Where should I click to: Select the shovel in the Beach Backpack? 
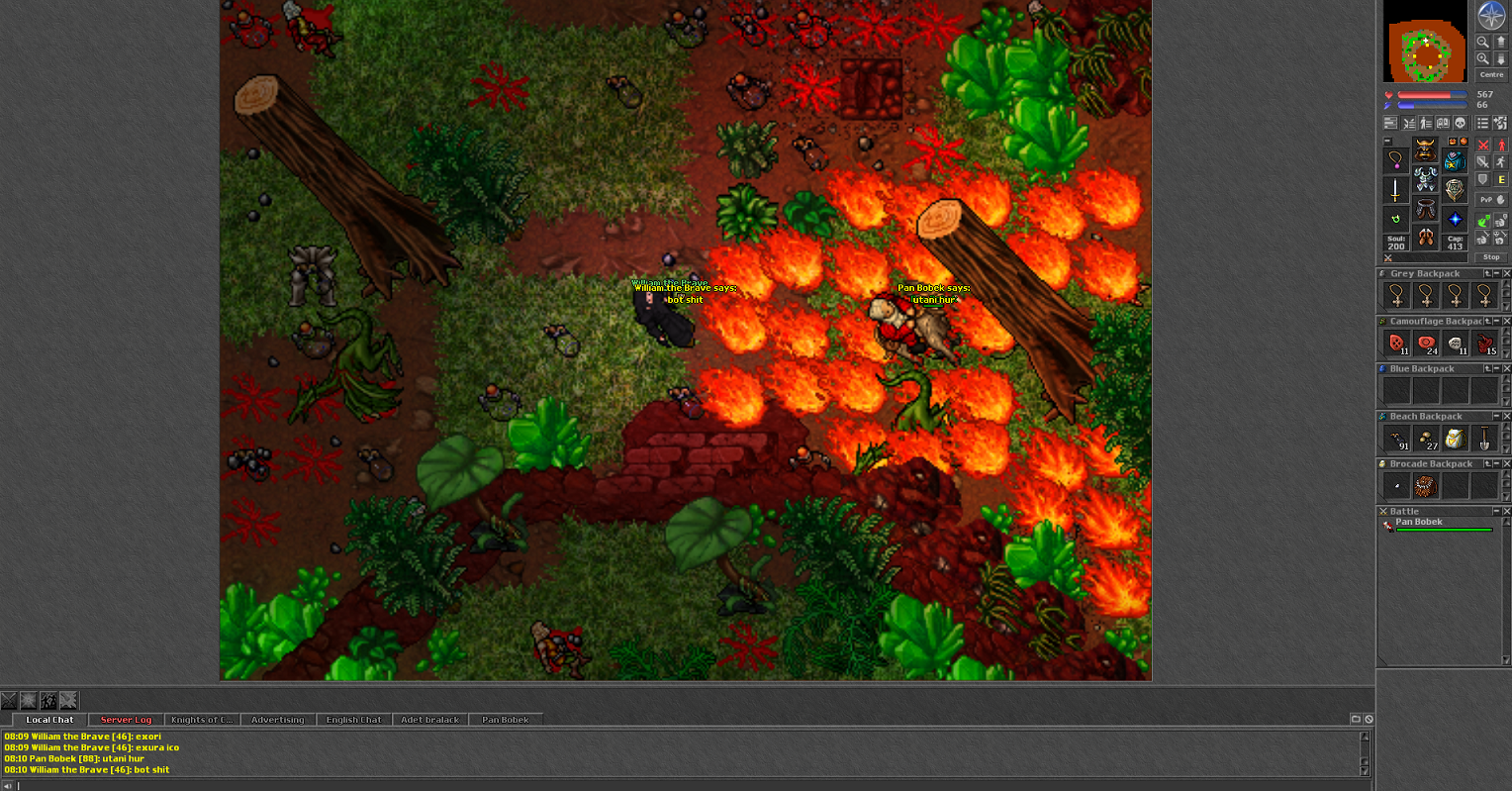click(1484, 438)
